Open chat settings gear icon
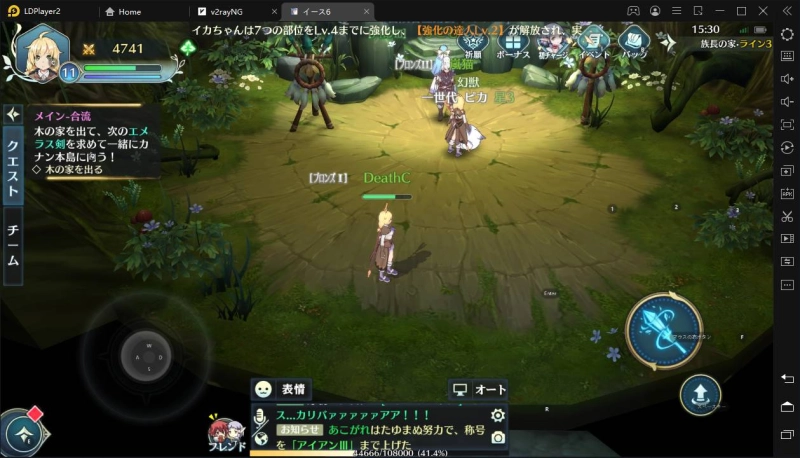800x458 pixels. [x=497, y=415]
